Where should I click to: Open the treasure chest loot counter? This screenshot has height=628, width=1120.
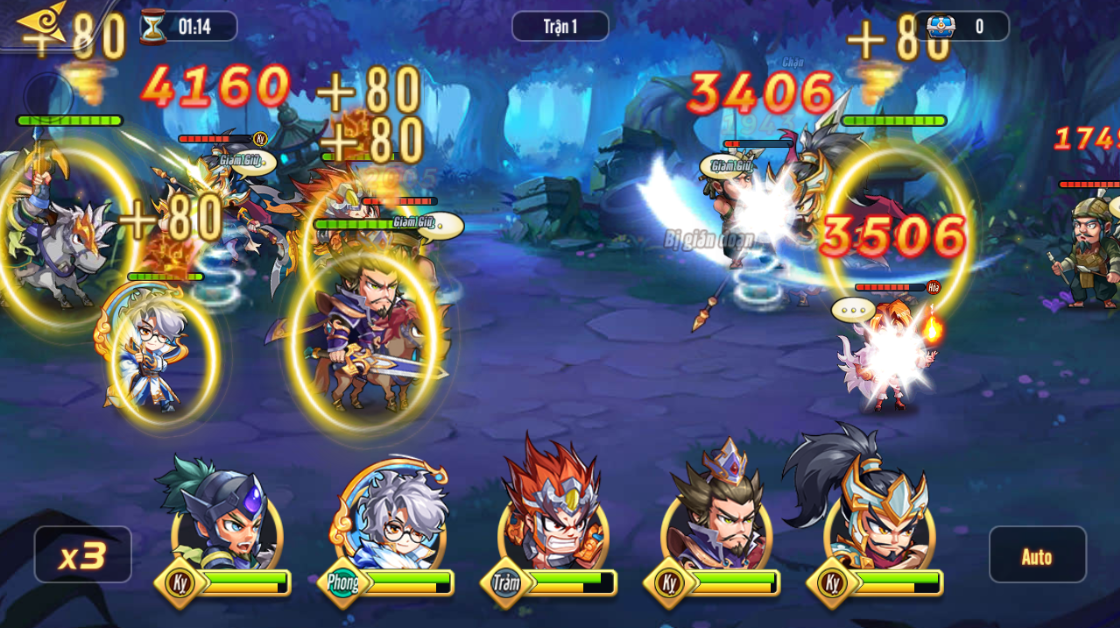tap(962, 26)
